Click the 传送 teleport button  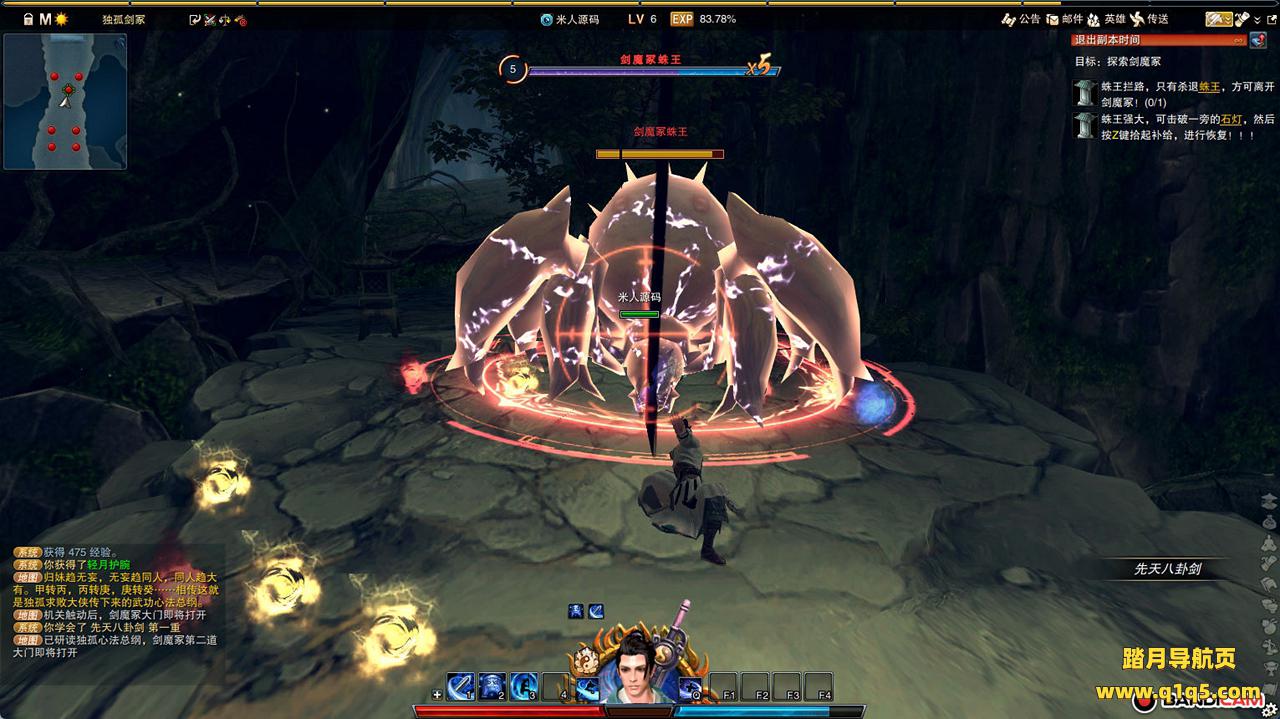point(1149,19)
